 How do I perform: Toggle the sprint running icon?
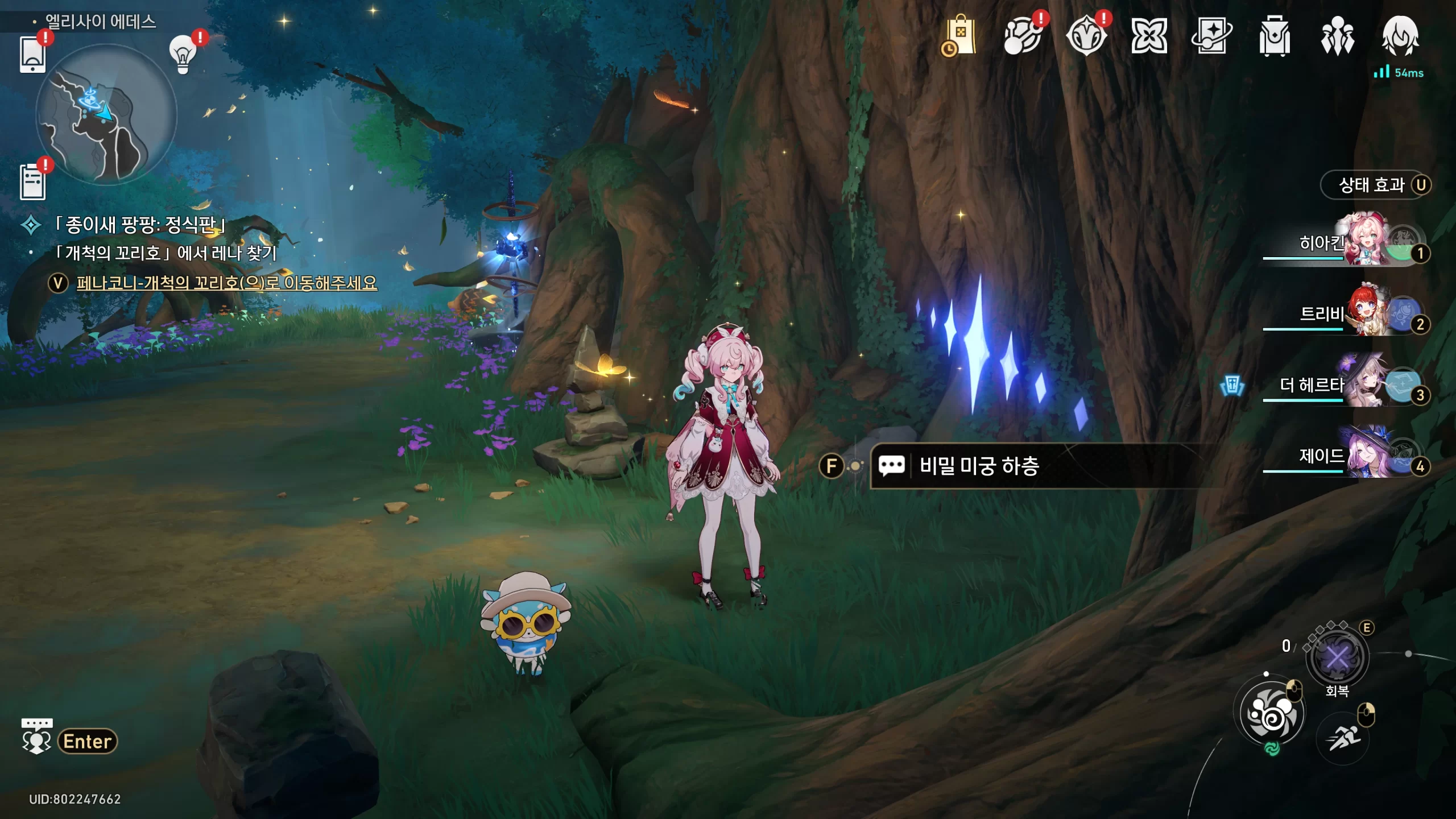pos(1343,738)
